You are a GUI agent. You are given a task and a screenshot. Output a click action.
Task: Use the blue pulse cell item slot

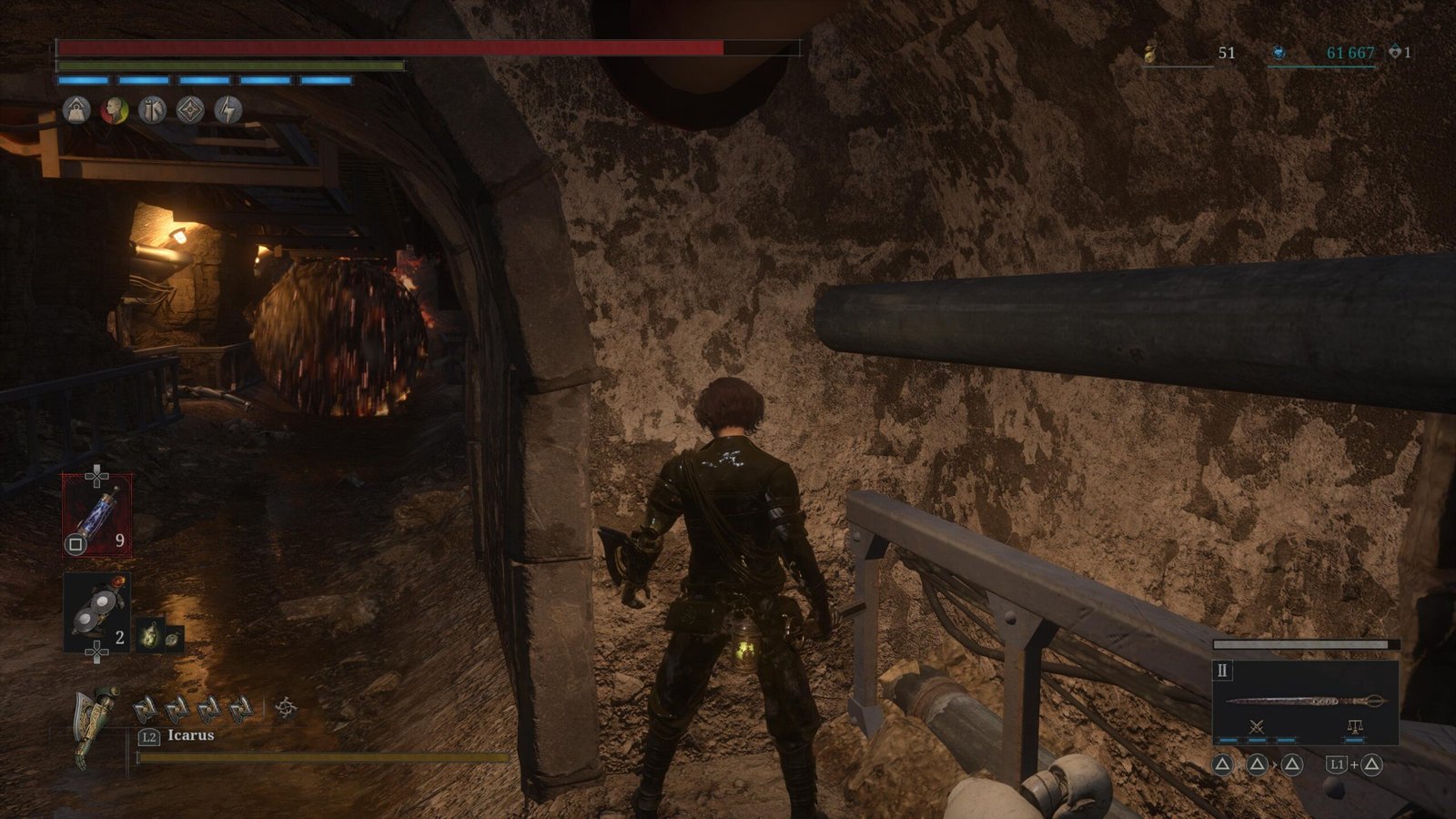click(96, 515)
